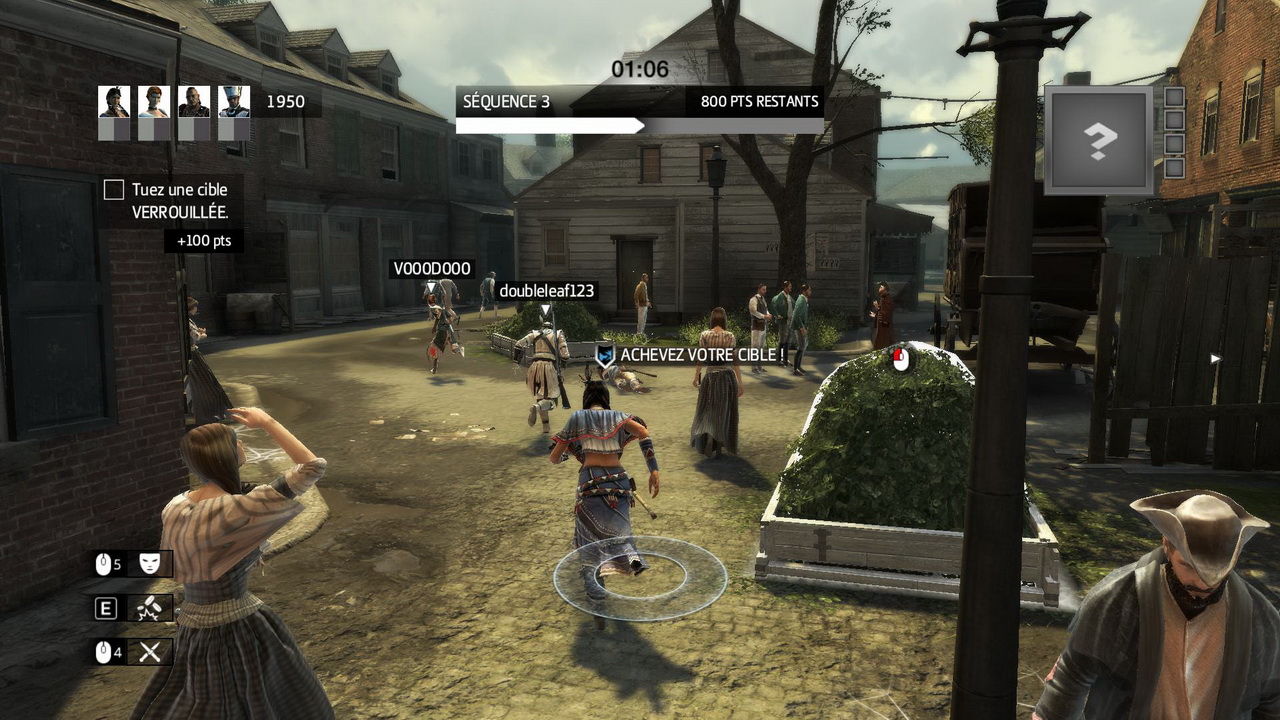Screen dimensions: 1280x720
Task: Select the V00DD000 player name tag
Action: pos(431,269)
